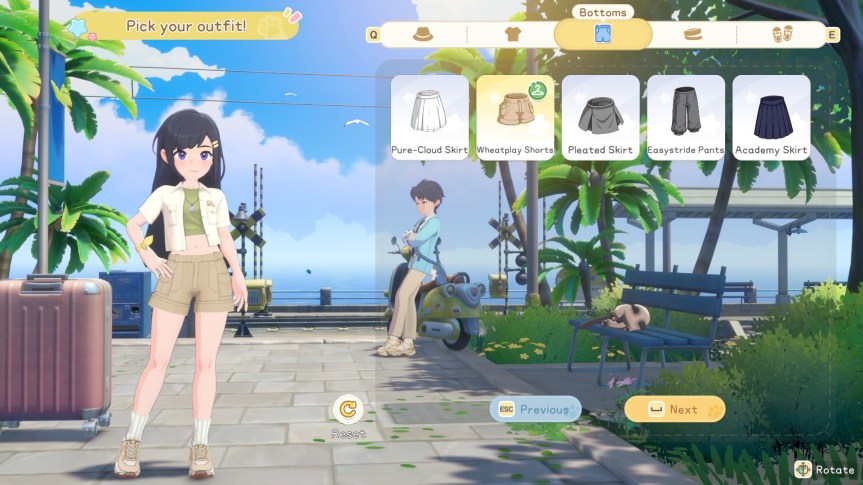Screen dimensions: 863x485
Task: Select the Academy Skirt
Action: 771,117
